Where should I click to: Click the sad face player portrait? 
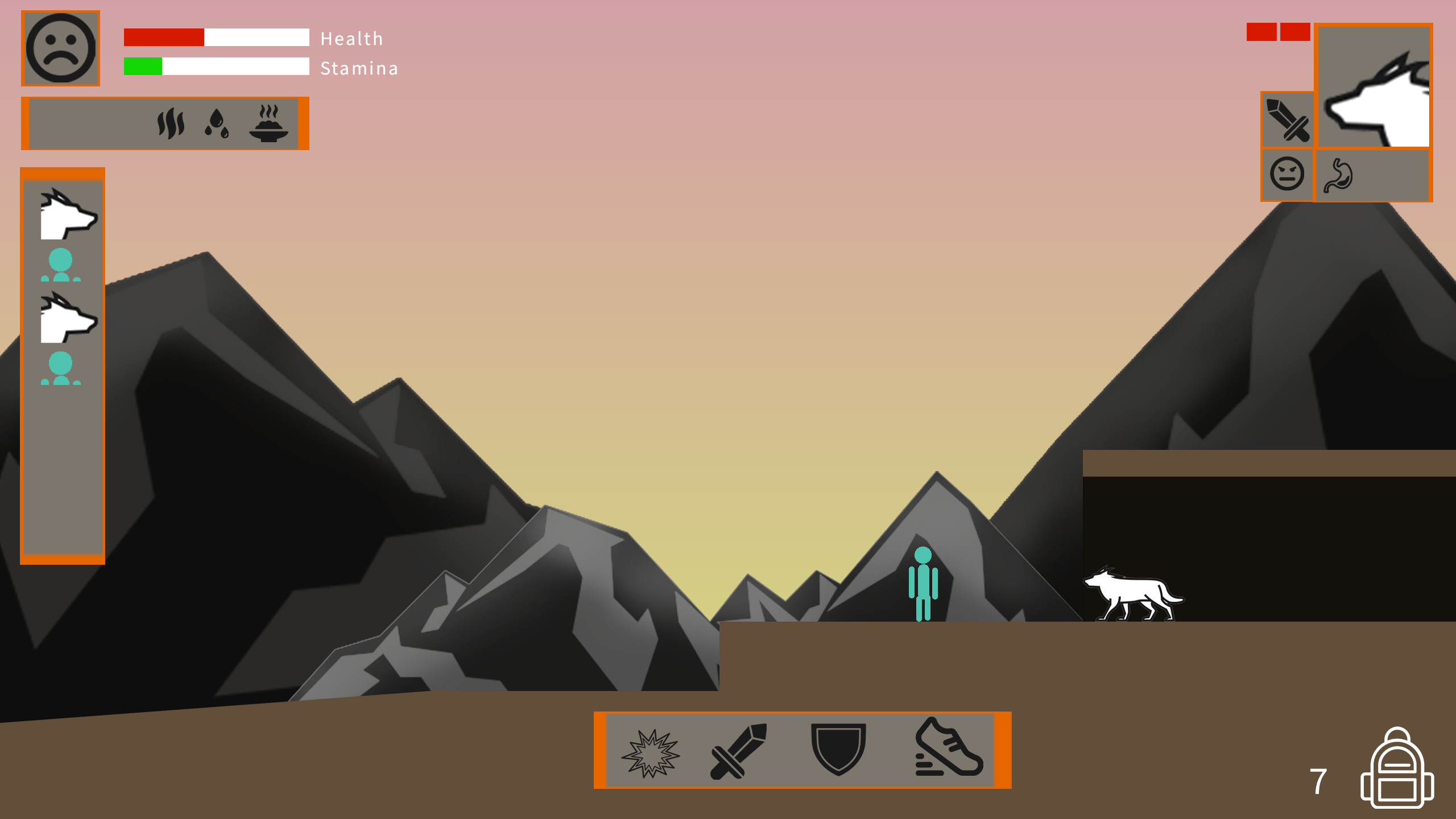click(60, 48)
